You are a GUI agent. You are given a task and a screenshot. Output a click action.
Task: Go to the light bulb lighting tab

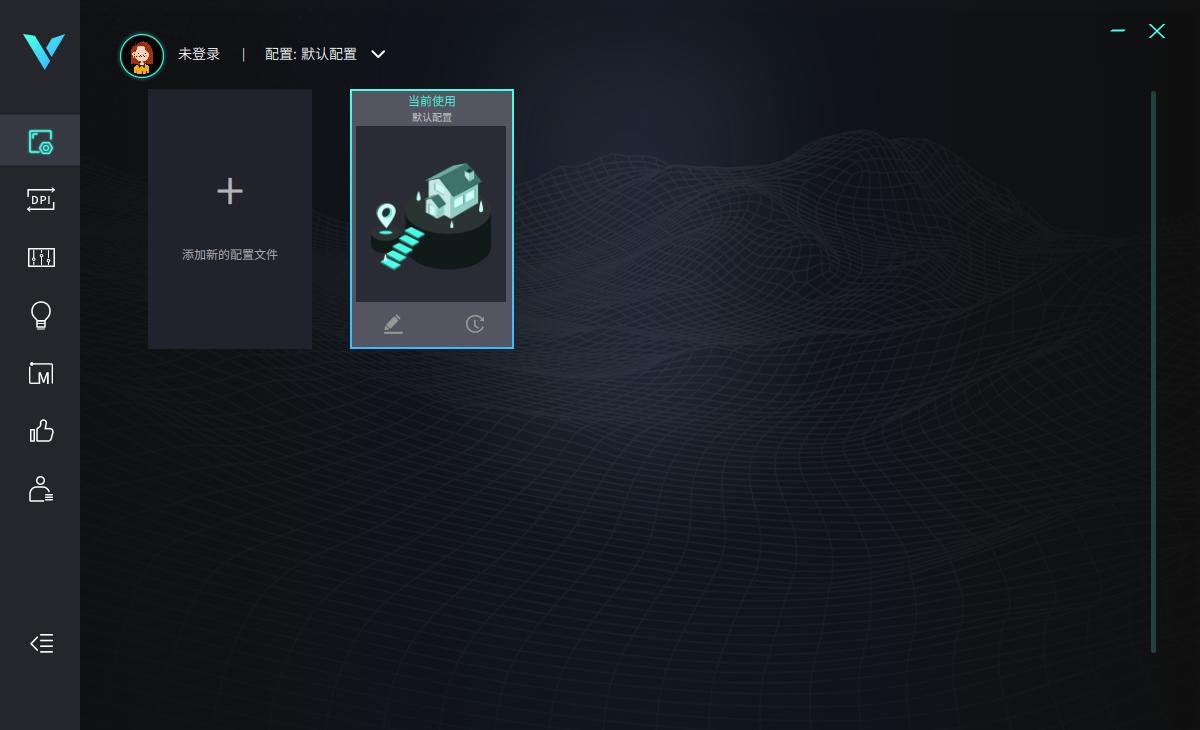(x=40, y=316)
